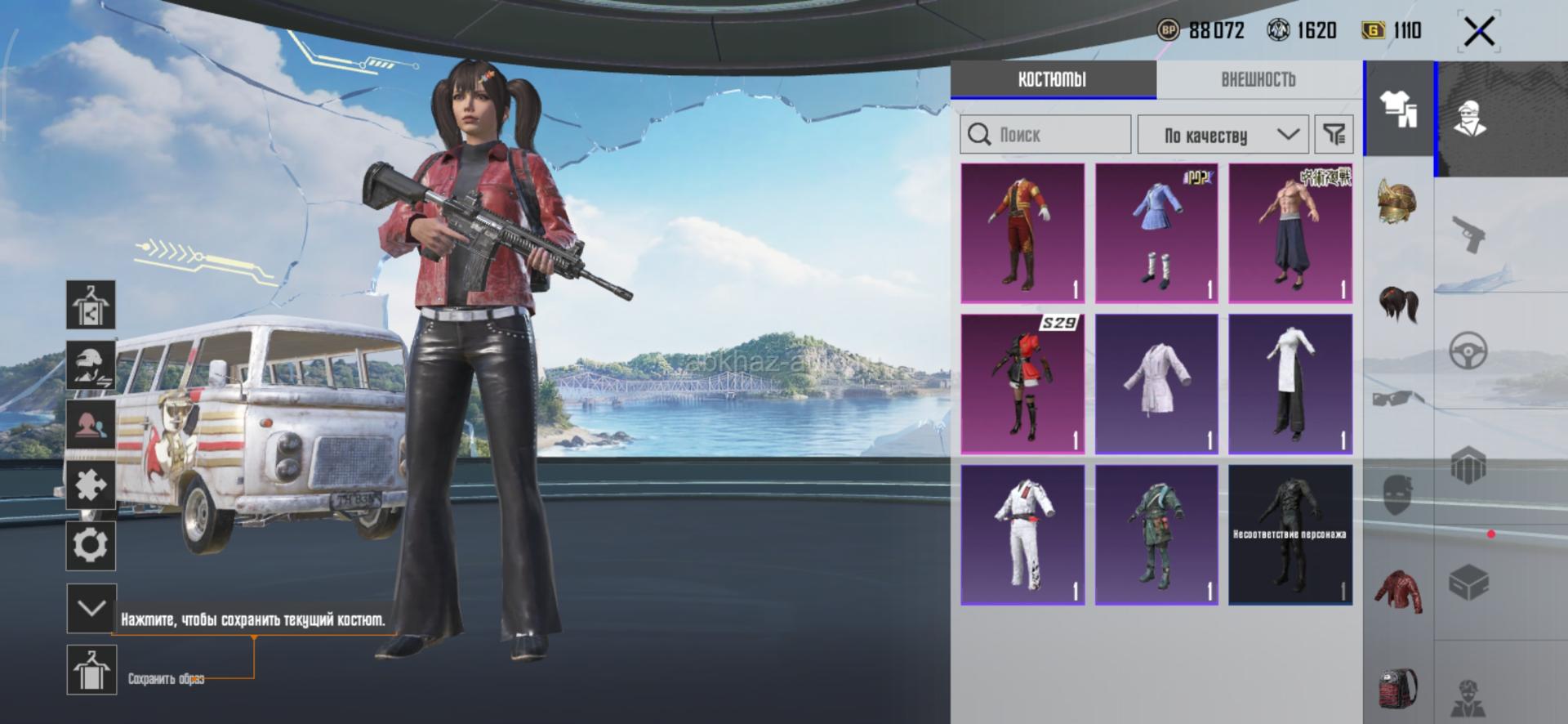Choose the white racing suit costume

click(x=1022, y=535)
